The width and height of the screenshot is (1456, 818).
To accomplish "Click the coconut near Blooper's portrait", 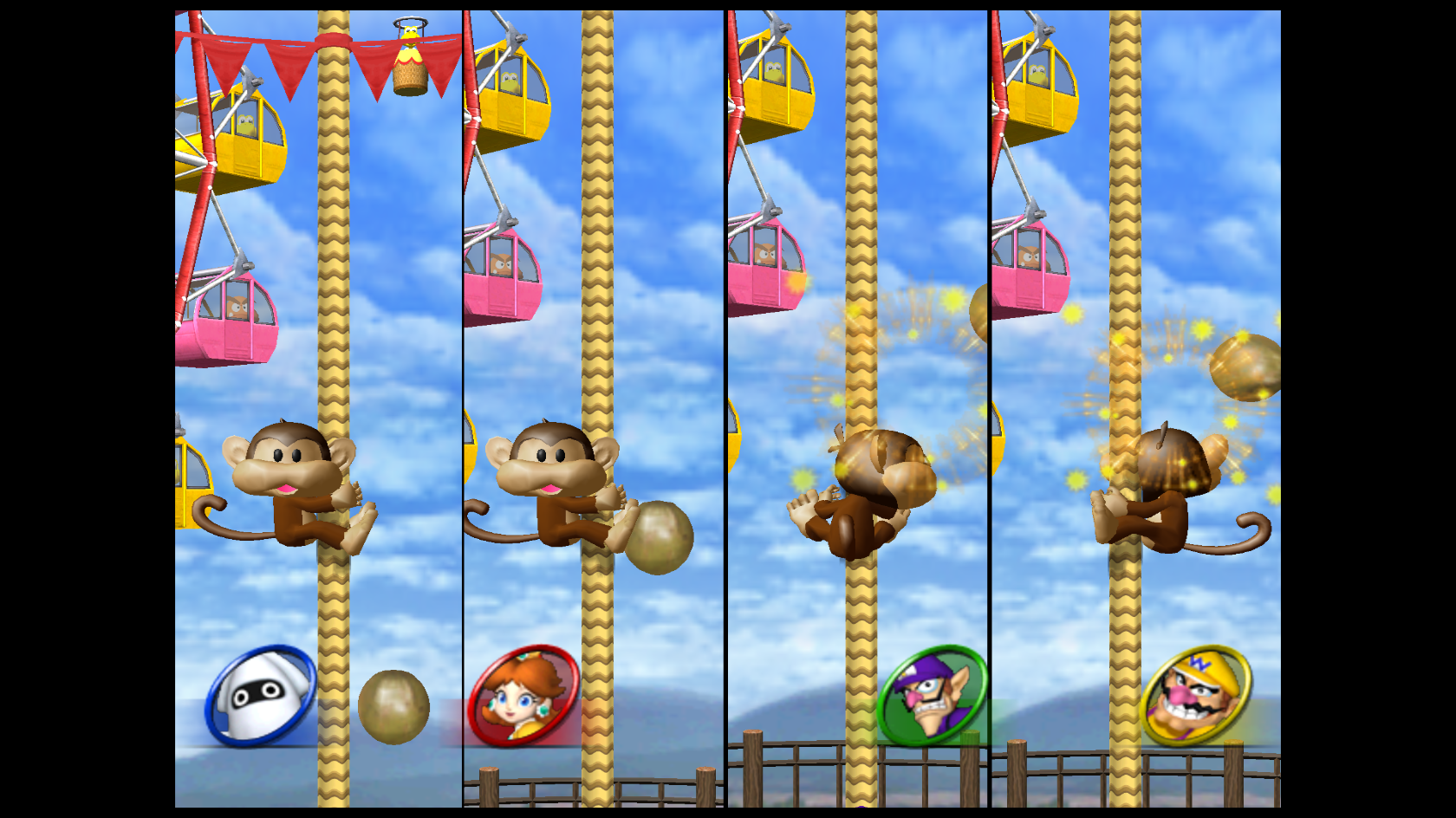I will point(393,707).
